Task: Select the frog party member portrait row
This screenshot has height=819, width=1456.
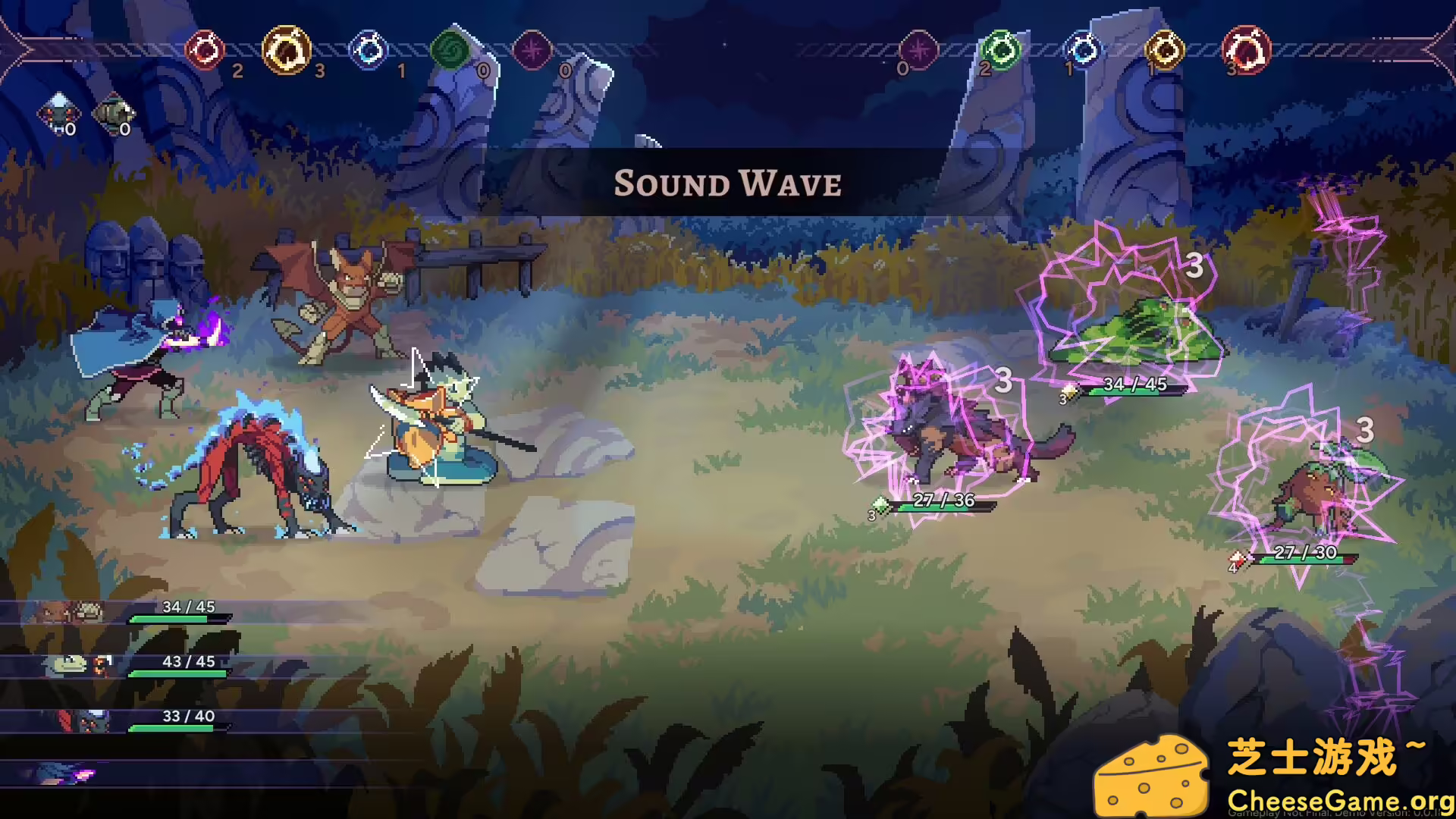Action: (x=121, y=666)
